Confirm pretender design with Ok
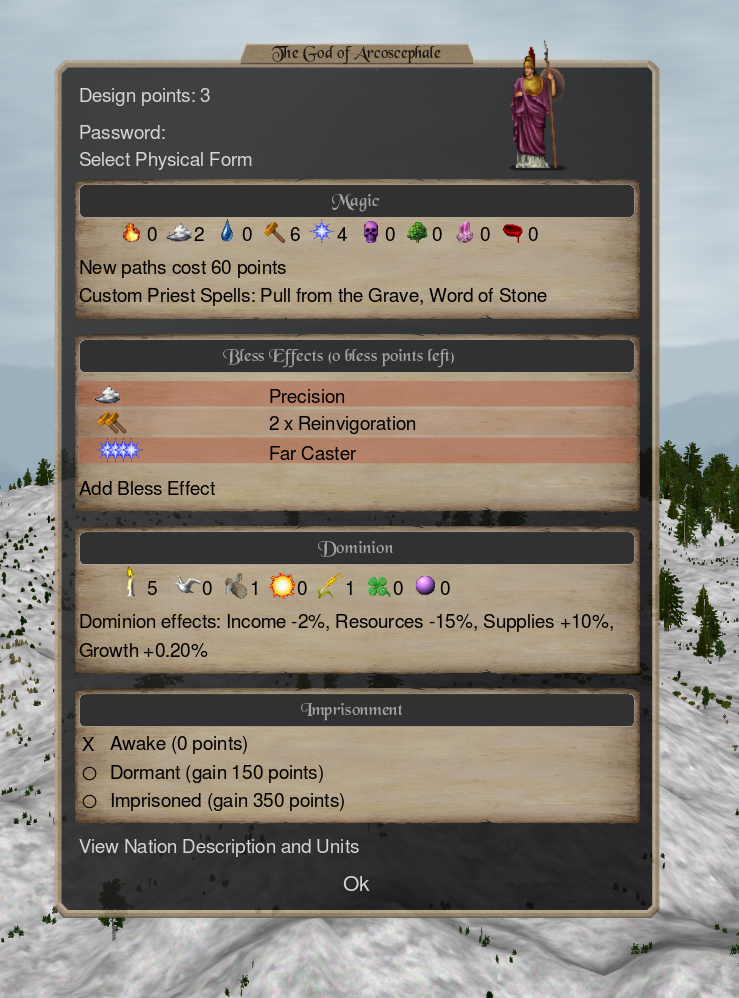The height and width of the screenshot is (998, 739). click(x=356, y=884)
